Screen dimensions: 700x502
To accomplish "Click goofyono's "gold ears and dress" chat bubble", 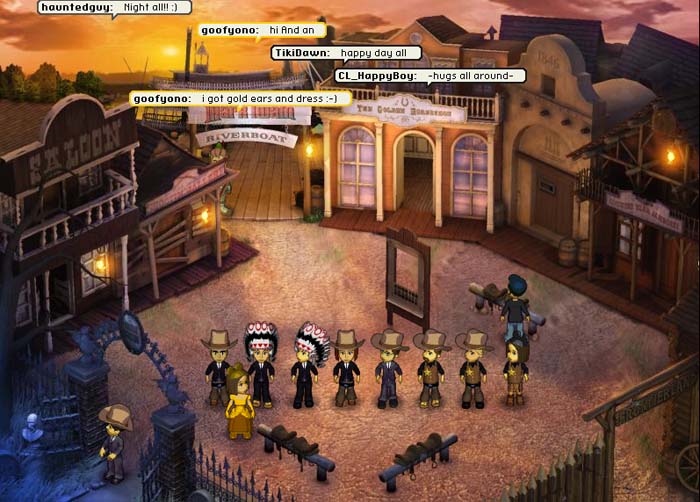I will coord(241,99).
